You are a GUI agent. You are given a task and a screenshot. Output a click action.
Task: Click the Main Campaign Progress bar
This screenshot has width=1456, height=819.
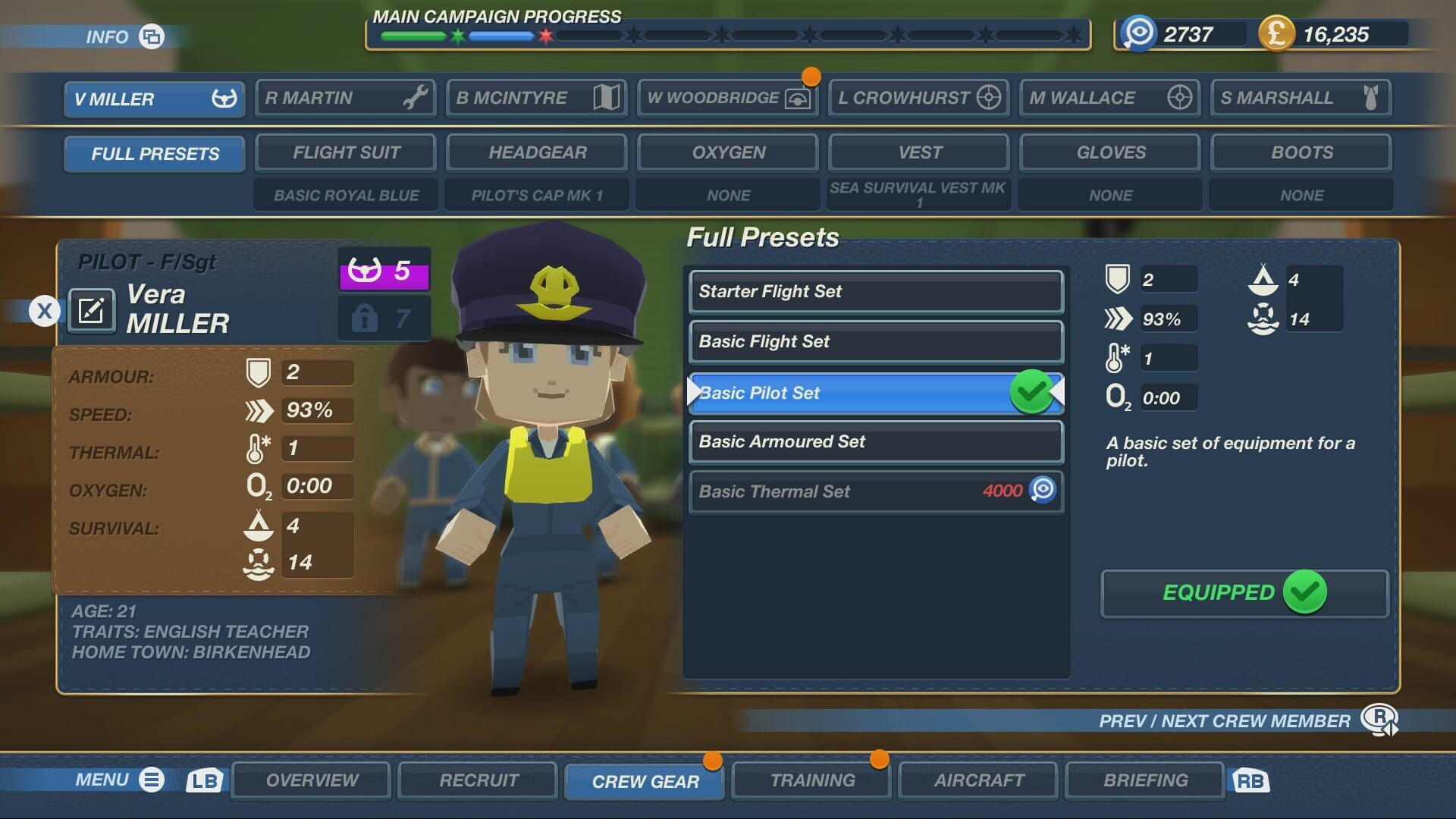point(720,33)
